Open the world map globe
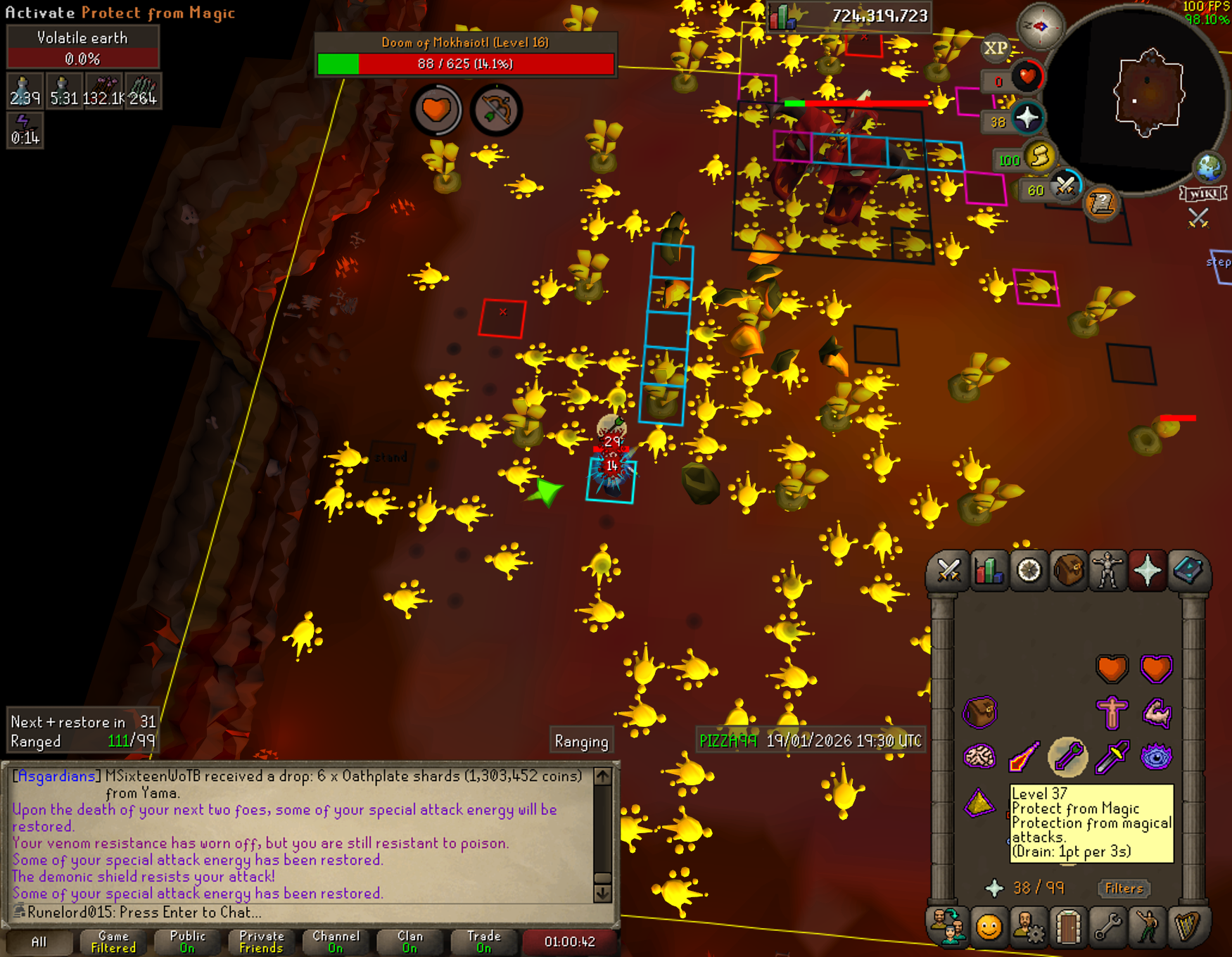The width and height of the screenshot is (1232, 957). click(x=1209, y=167)
